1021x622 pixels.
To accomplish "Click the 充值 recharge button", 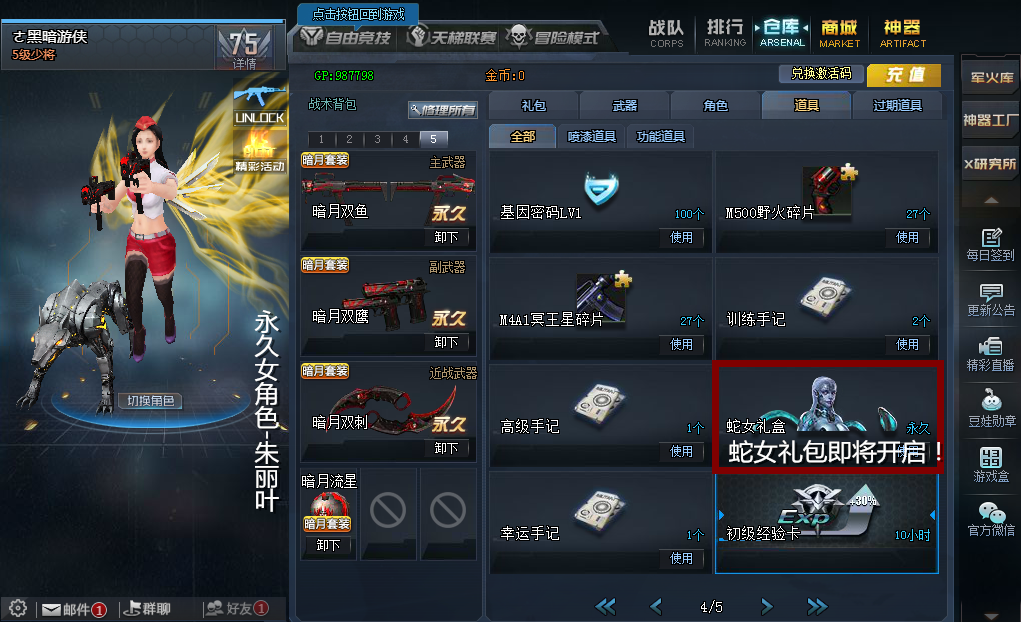I will (903, 75).
